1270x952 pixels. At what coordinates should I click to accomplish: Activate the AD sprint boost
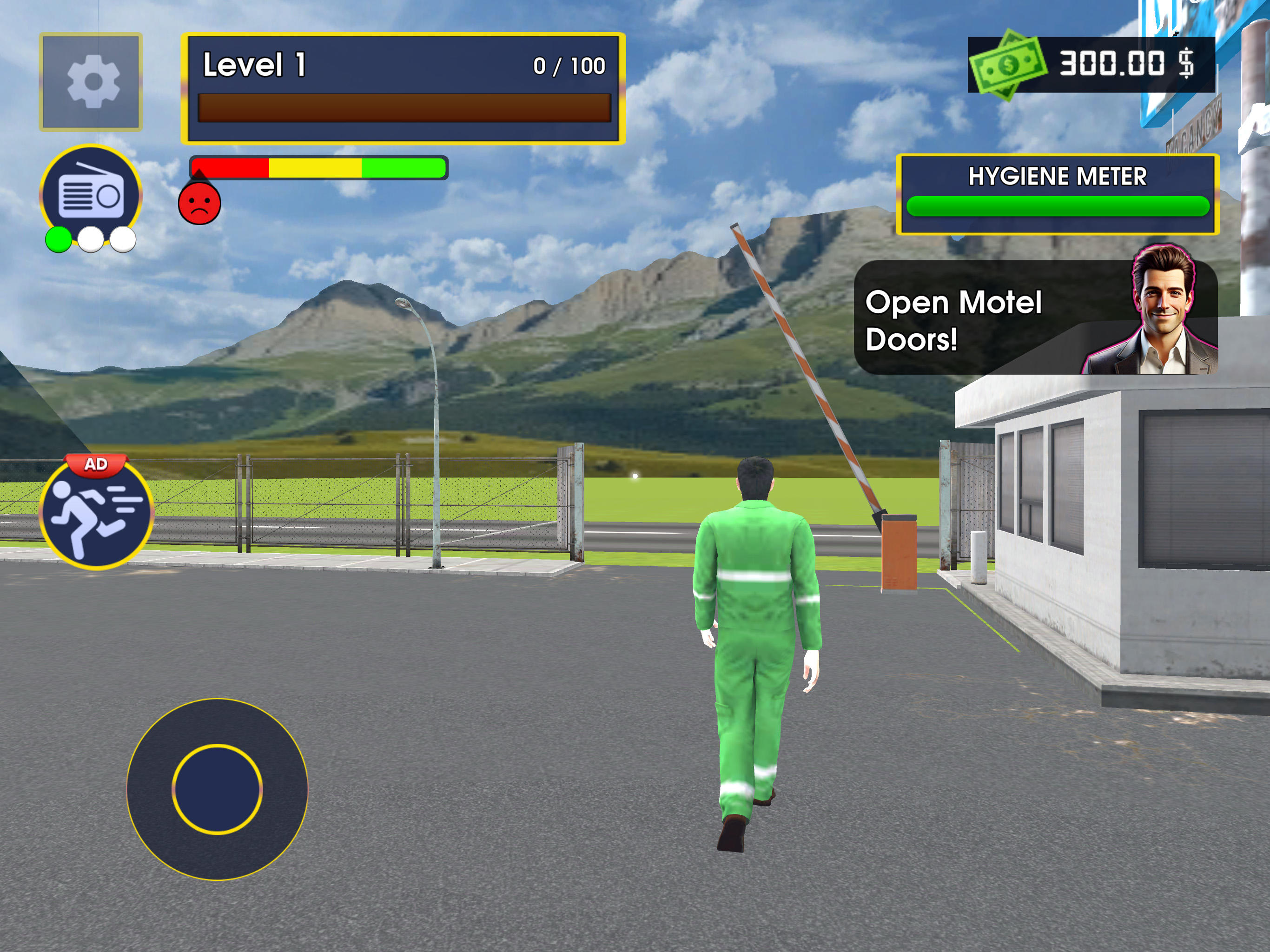95,517
